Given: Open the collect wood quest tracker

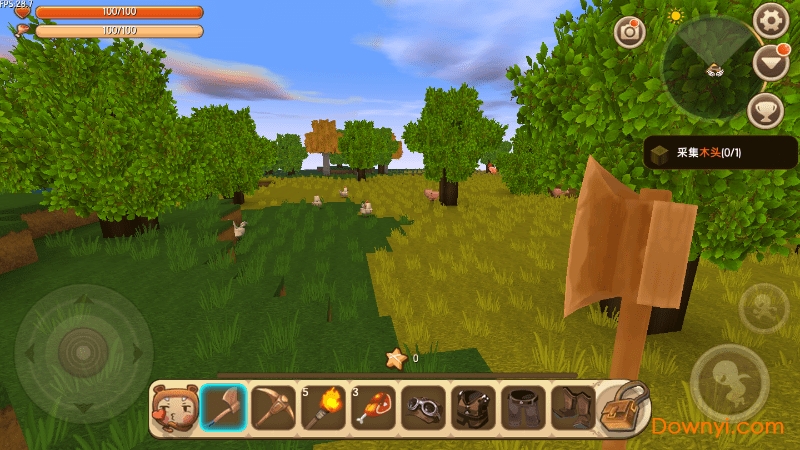Looking at the screenshot, I should click(x=720, y=153).
